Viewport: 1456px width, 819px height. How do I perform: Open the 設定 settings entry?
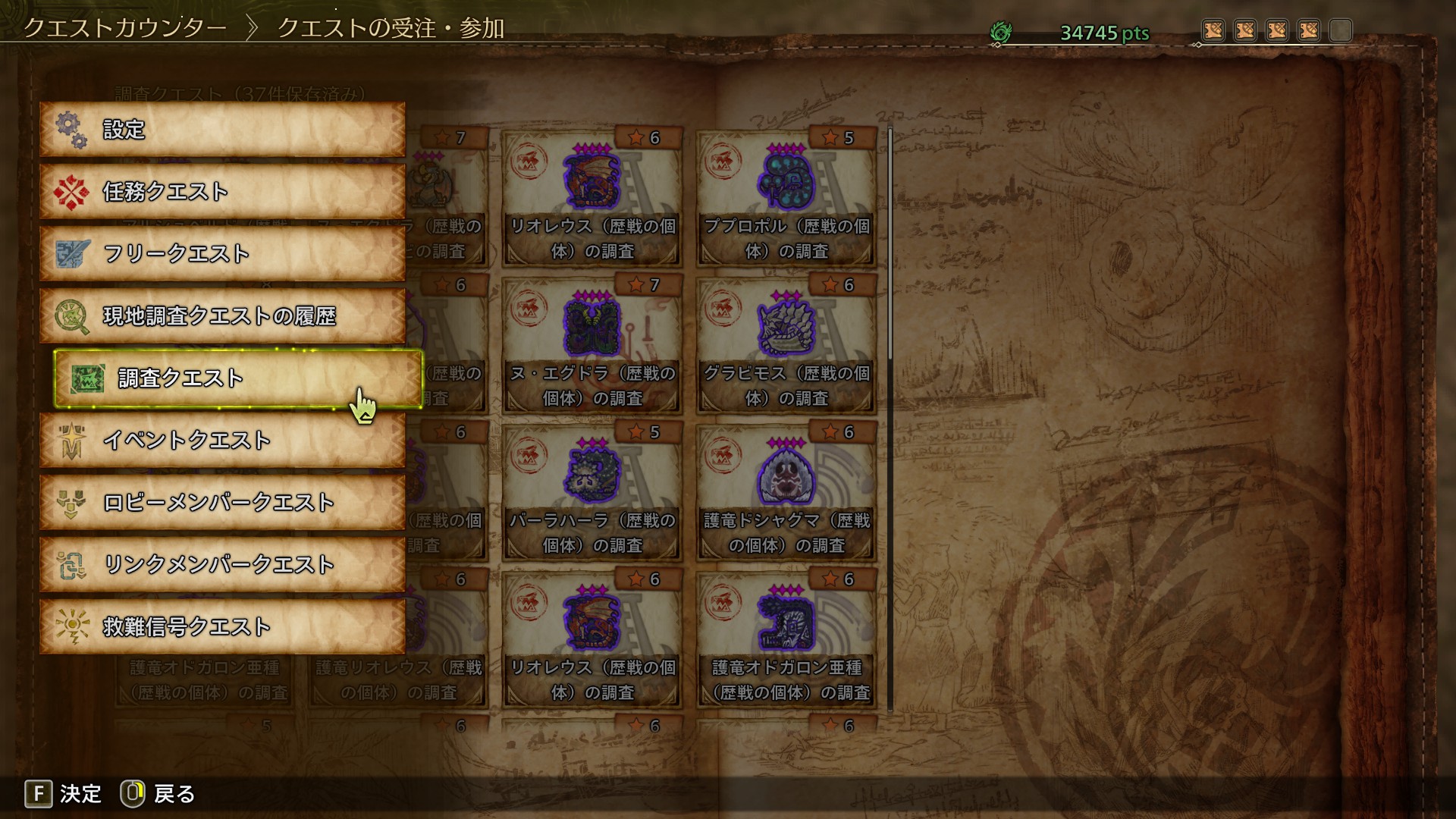click(222, 130)
